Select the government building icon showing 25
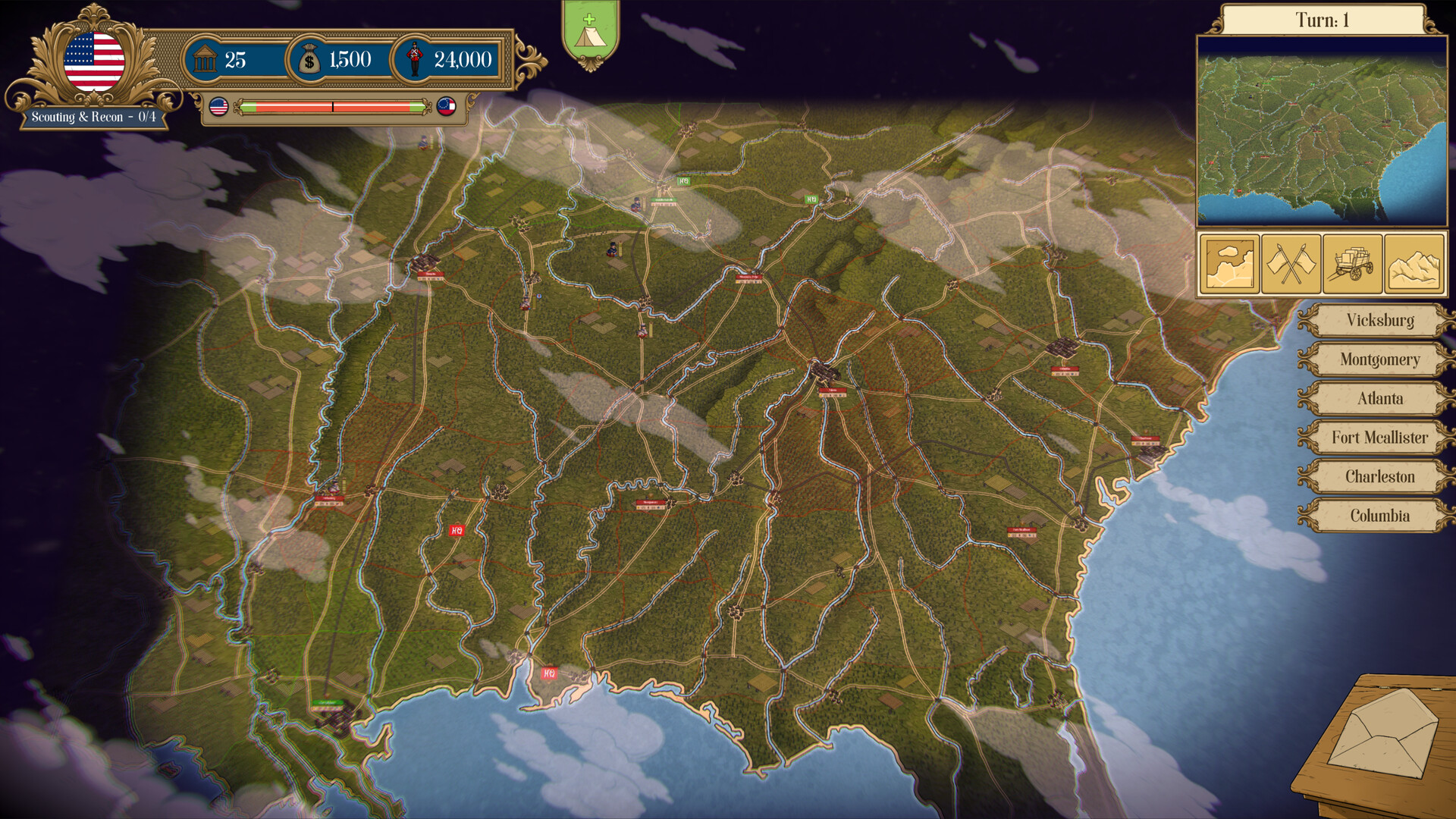 (206, 59)
